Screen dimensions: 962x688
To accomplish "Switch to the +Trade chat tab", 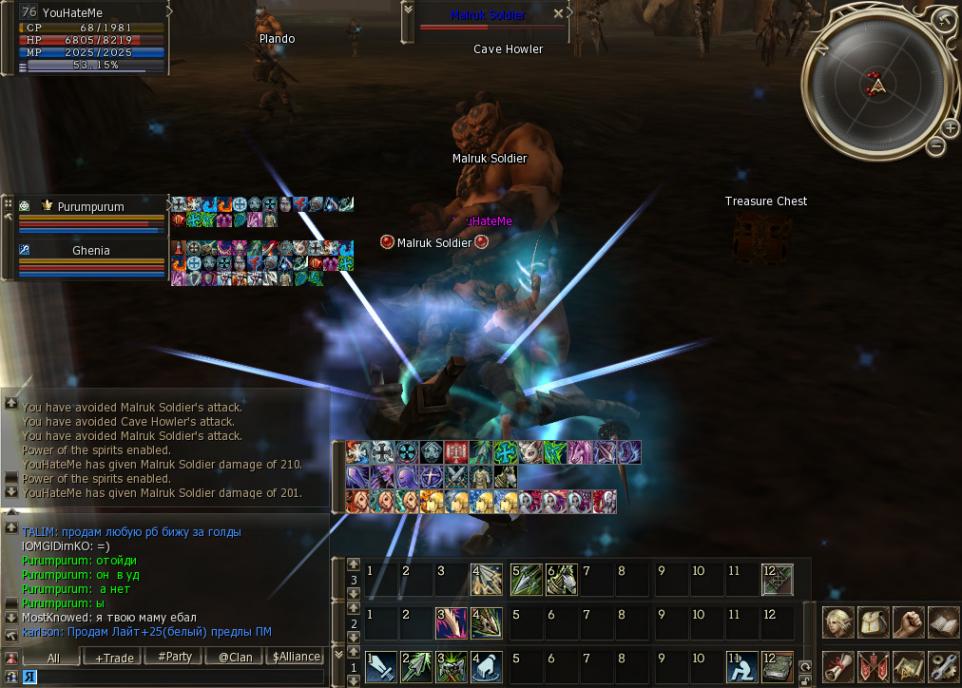I will 113,657.
